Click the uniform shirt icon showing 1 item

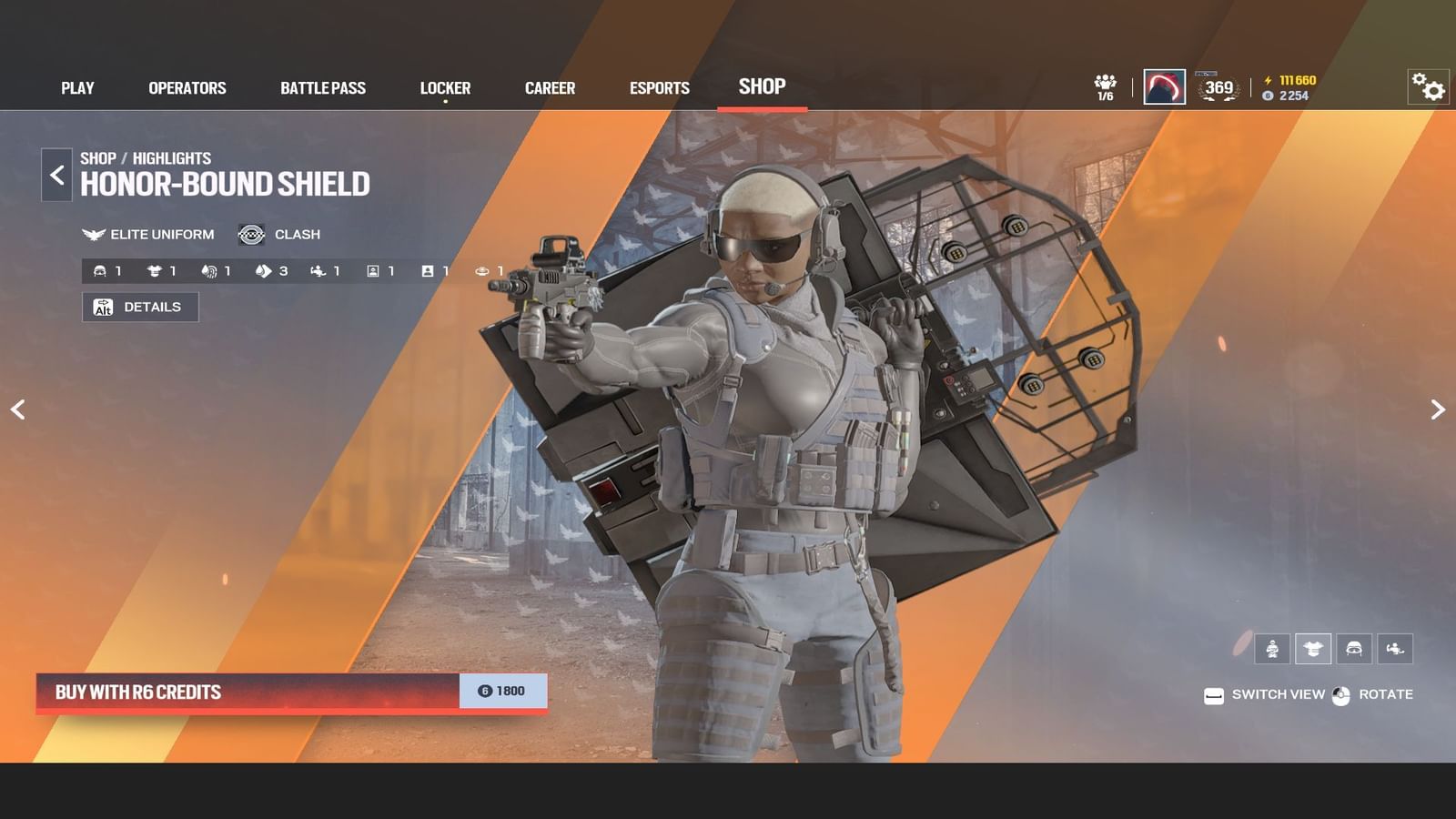pyautogui.click(x=153, y=270)
